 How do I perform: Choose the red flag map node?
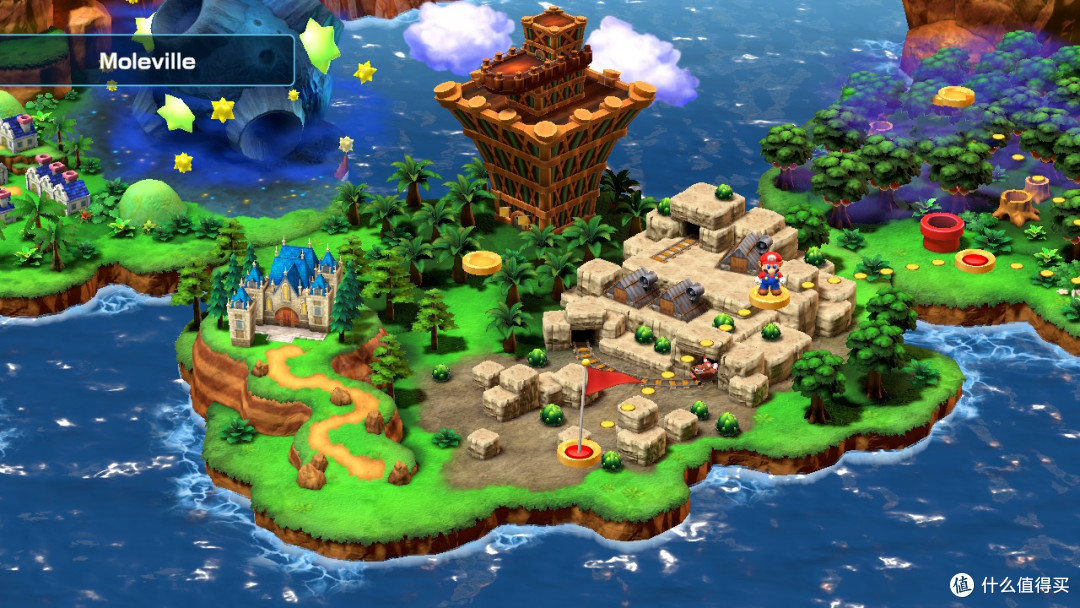(x=578, y=452)
